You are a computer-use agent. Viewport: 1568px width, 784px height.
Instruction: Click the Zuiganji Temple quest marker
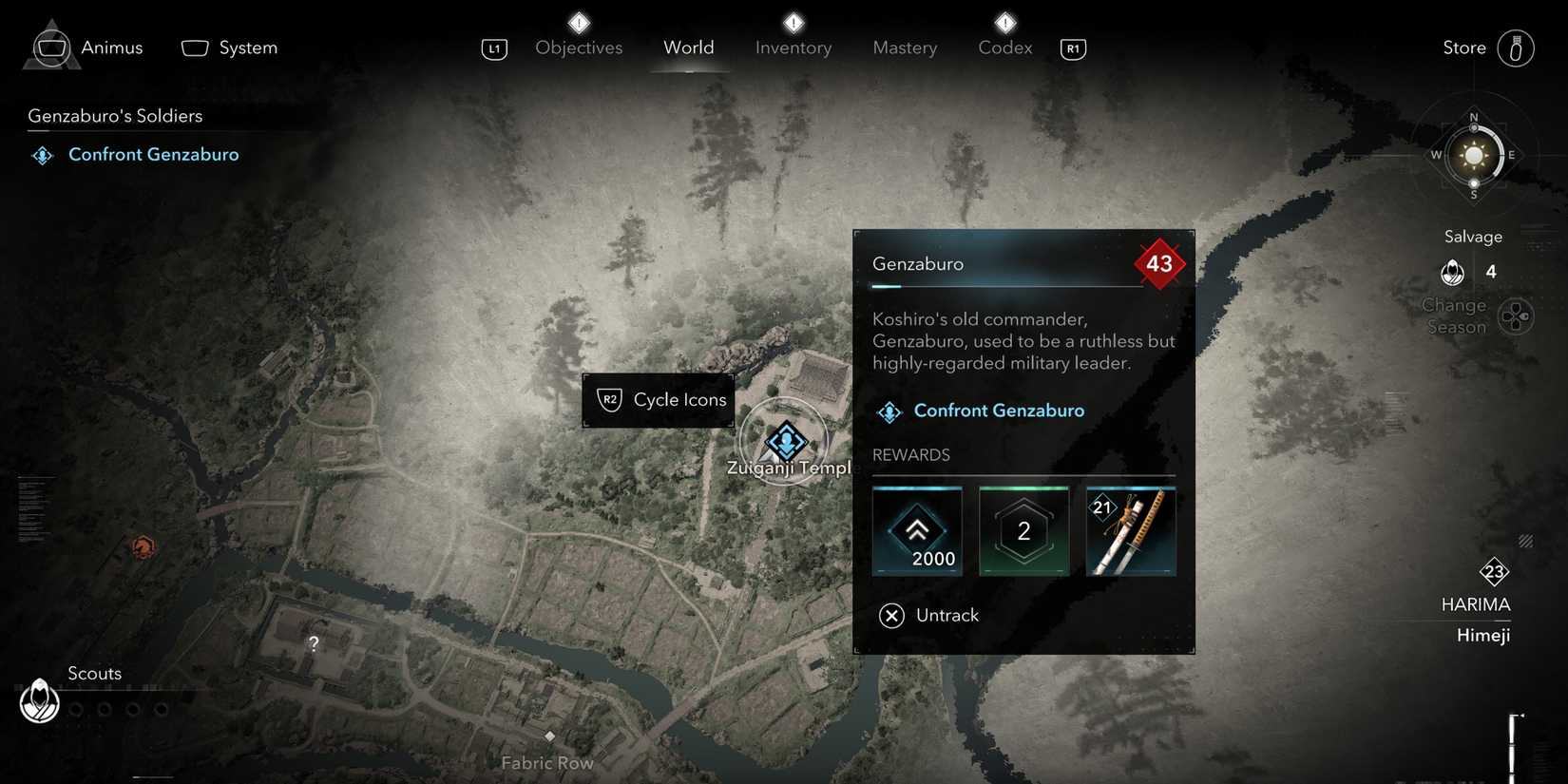[785, 442]
